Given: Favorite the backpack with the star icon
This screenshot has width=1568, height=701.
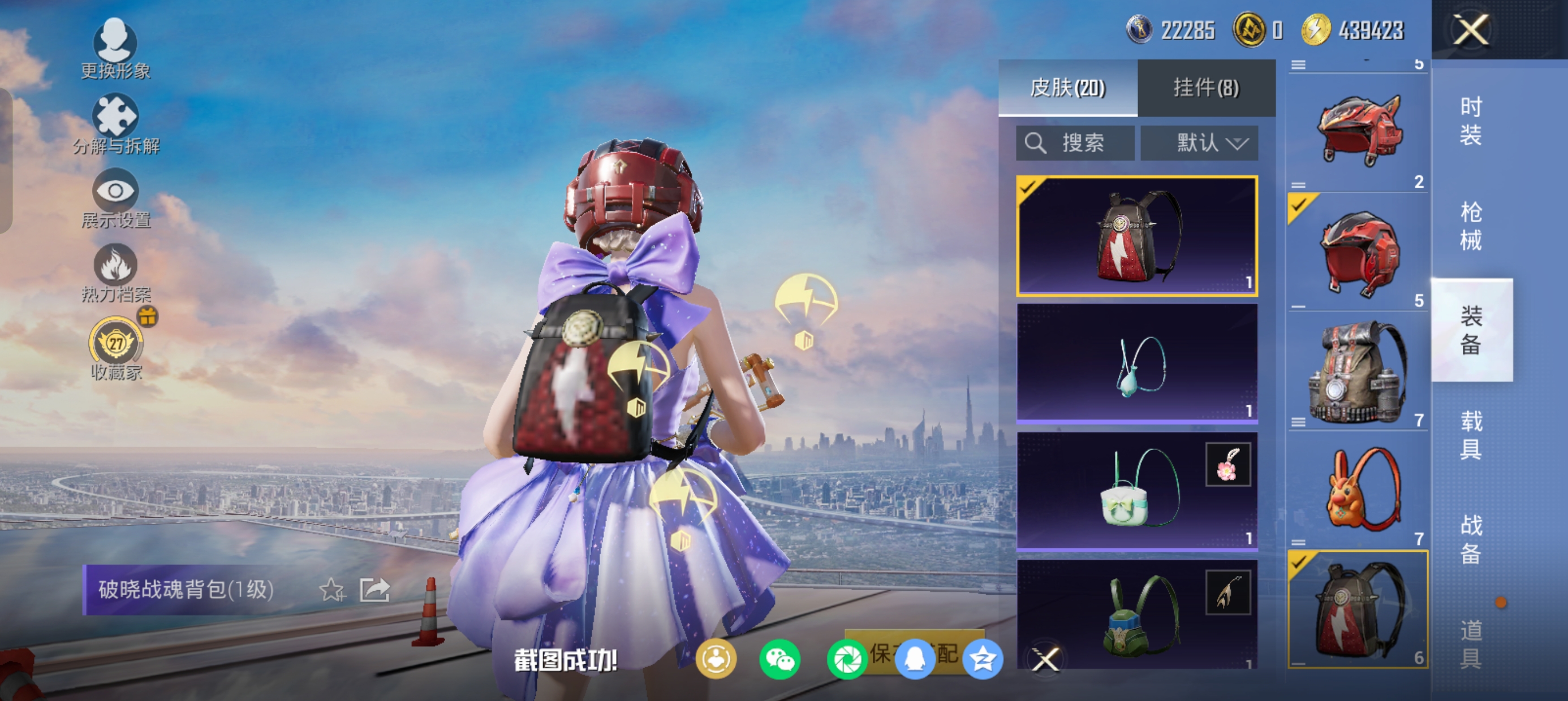Looking at the screenshot, I should pos(333,590).
